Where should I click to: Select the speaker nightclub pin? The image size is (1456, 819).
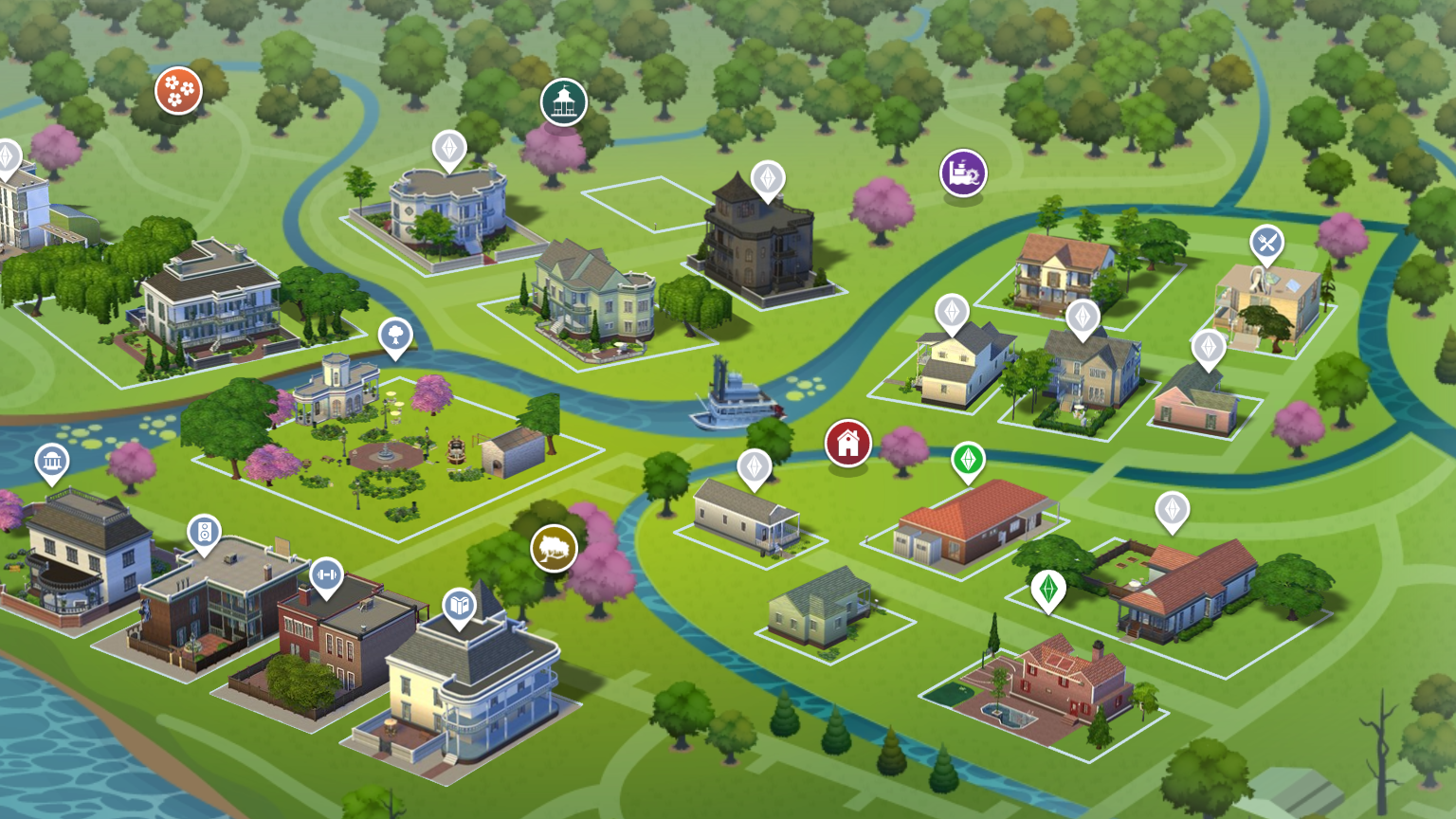point(204,532)
